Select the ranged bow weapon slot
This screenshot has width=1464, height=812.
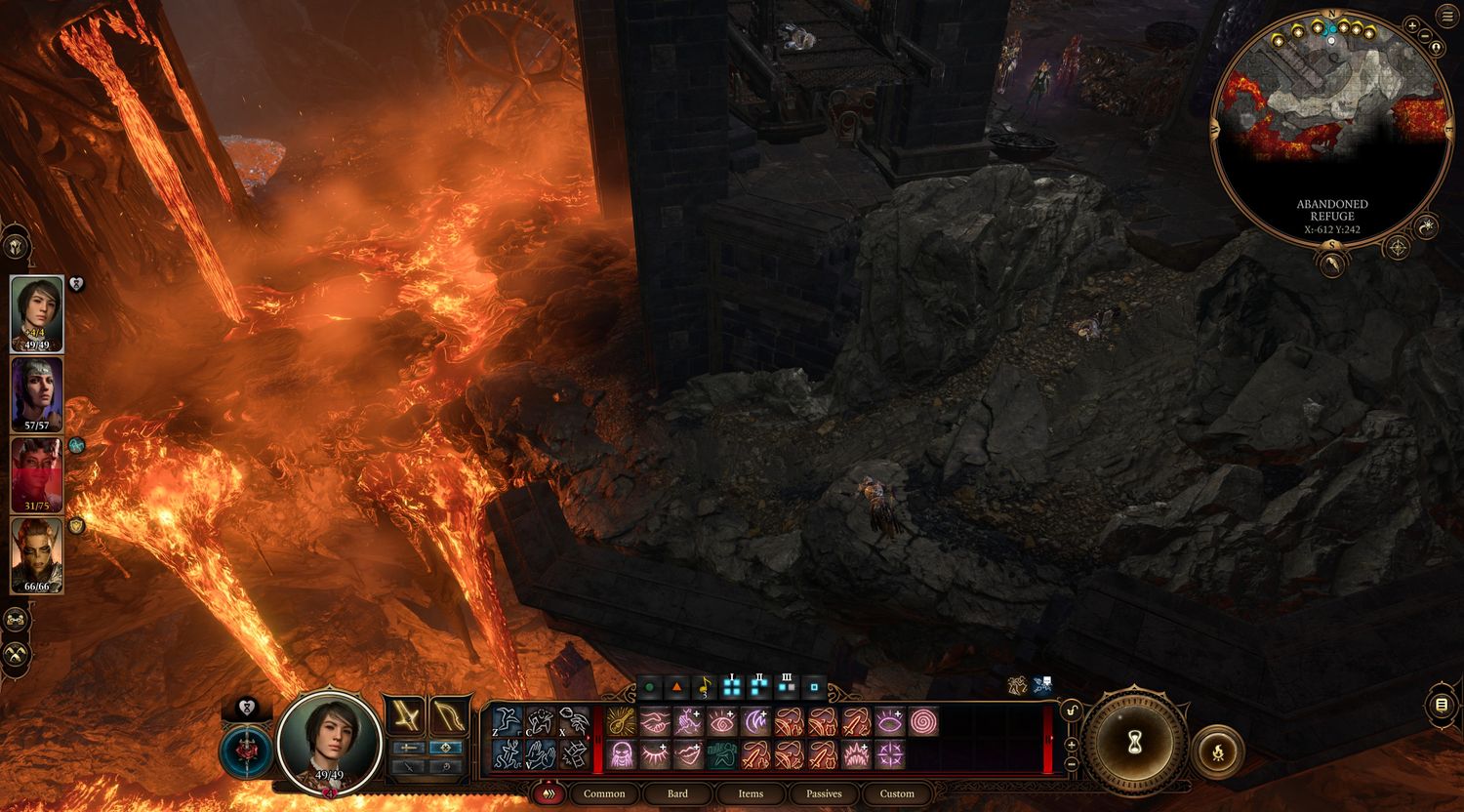click(x=449, y=717)
